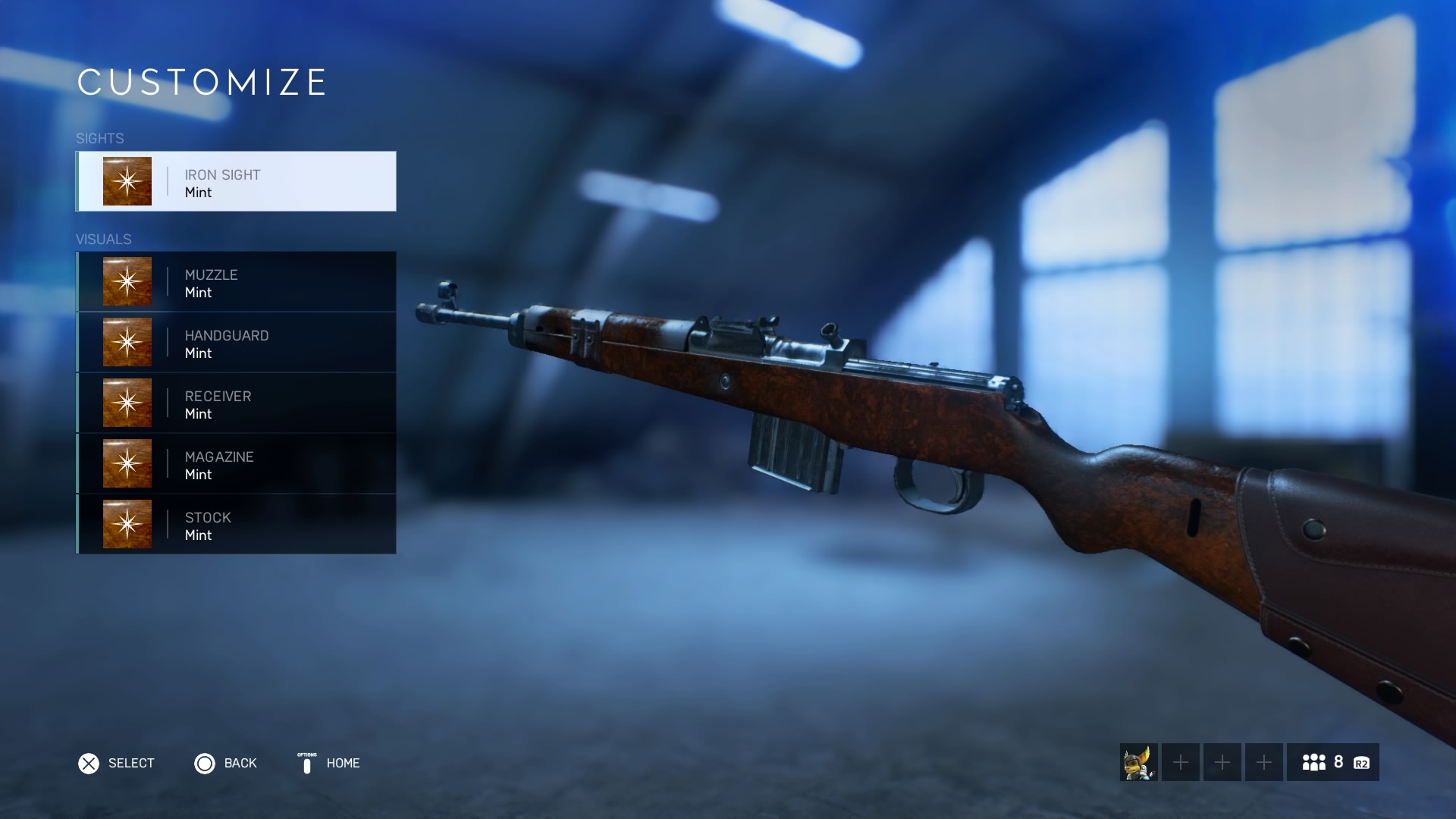Open the squad player count panel
This screenshot has height=819, width=1456.
1332,762
